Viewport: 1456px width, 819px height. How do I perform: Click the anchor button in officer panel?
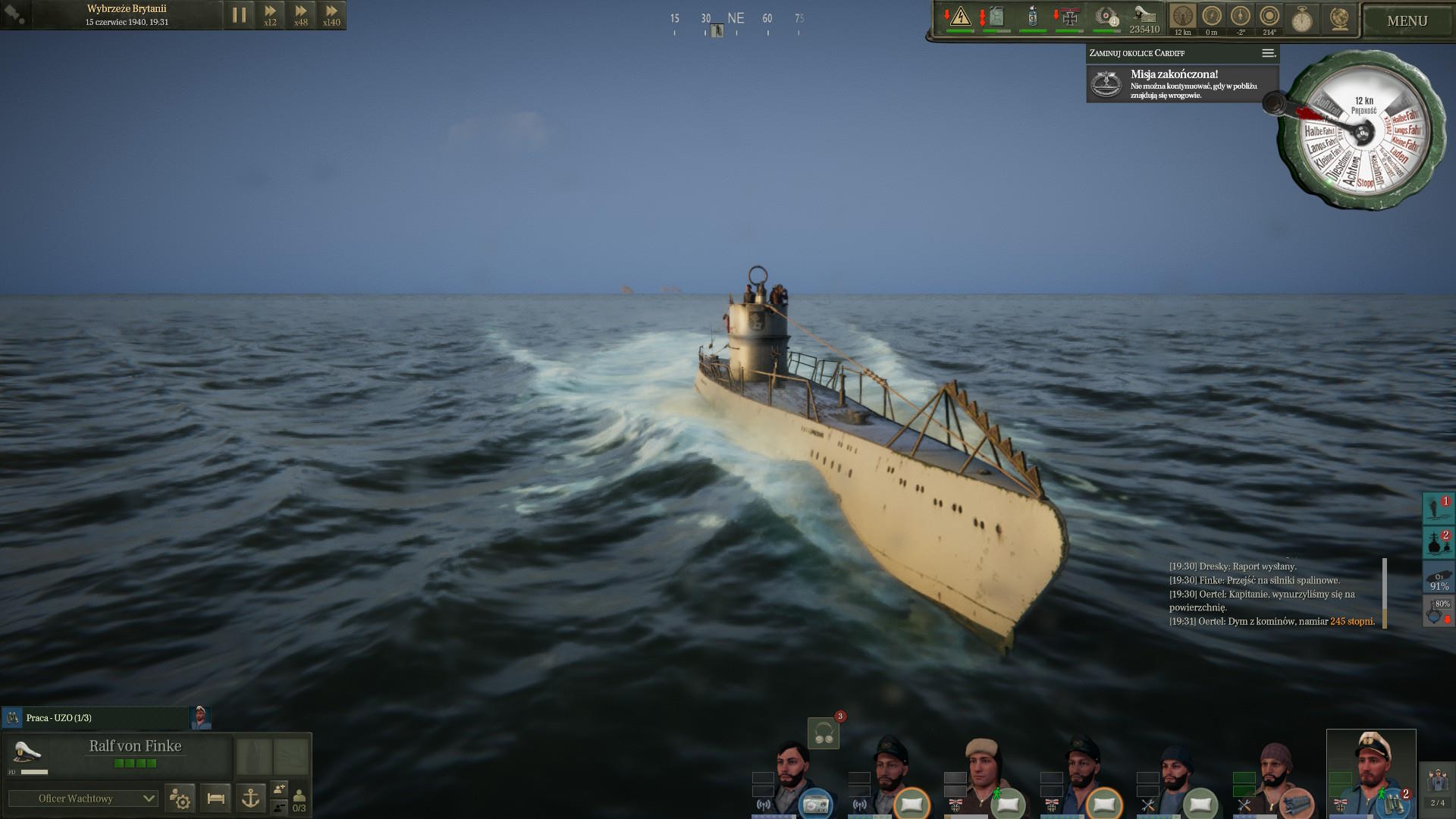(250, 799)
